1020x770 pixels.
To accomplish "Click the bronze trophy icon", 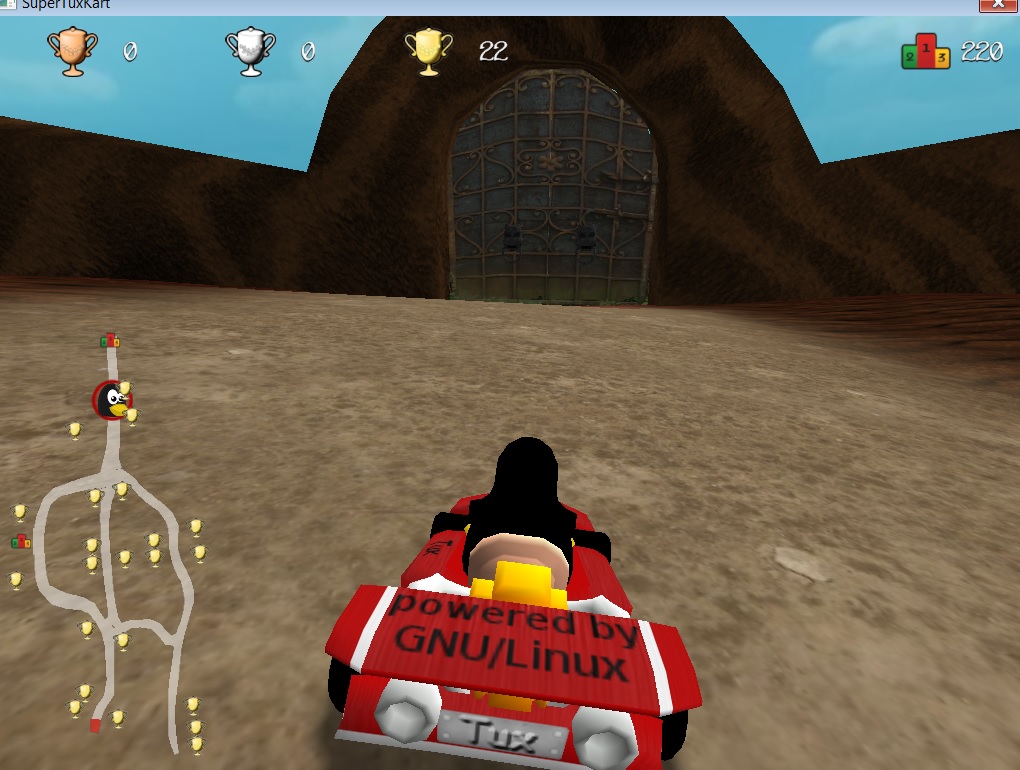I will [x=73, y=51].
